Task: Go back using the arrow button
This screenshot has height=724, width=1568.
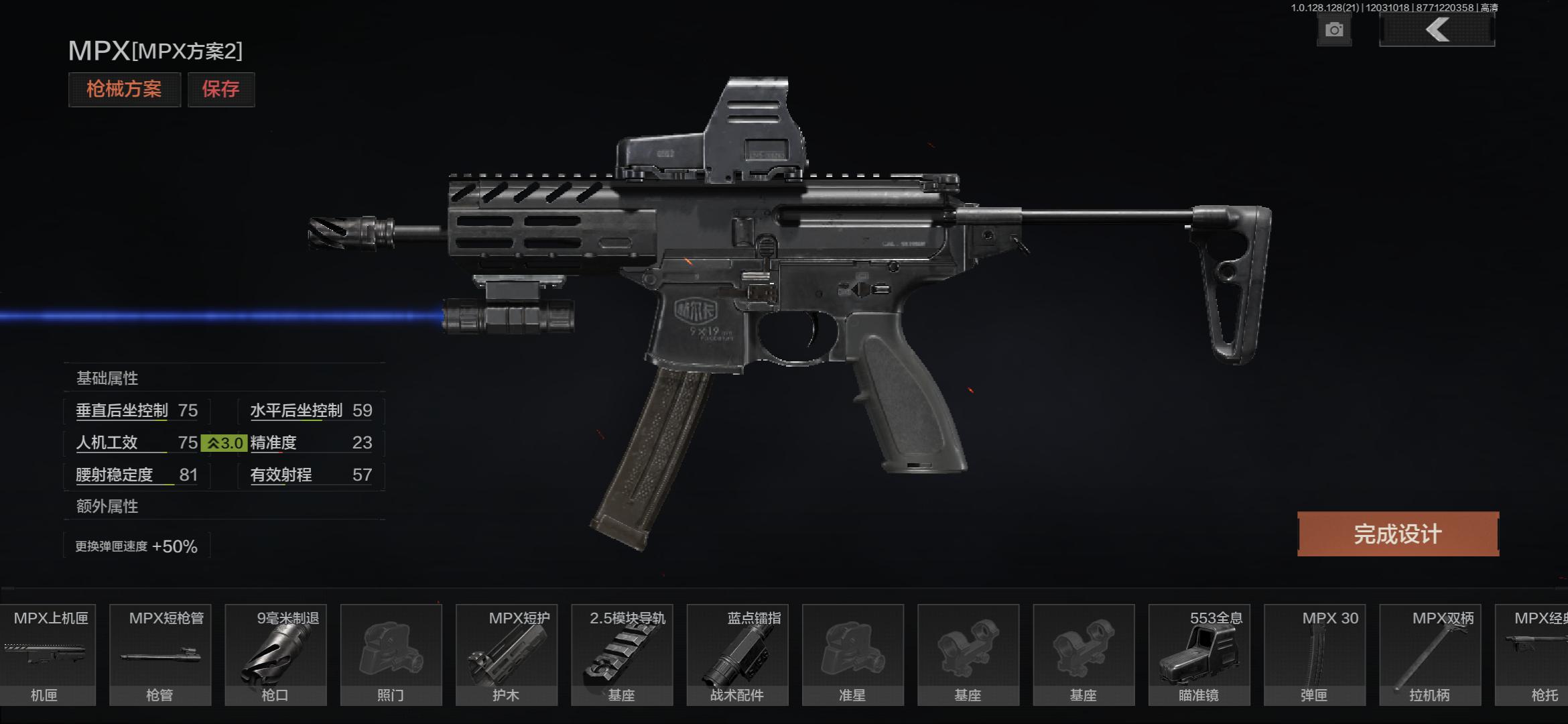Action: point(1437,30)
